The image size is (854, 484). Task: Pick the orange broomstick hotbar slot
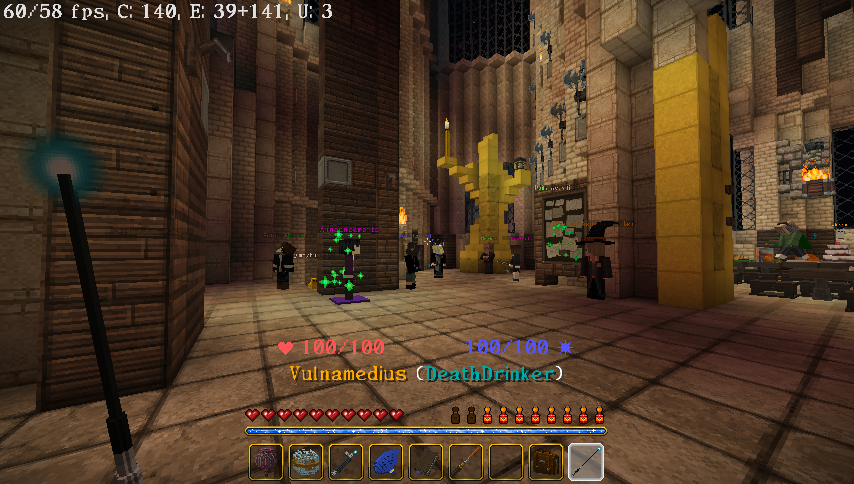466,462
